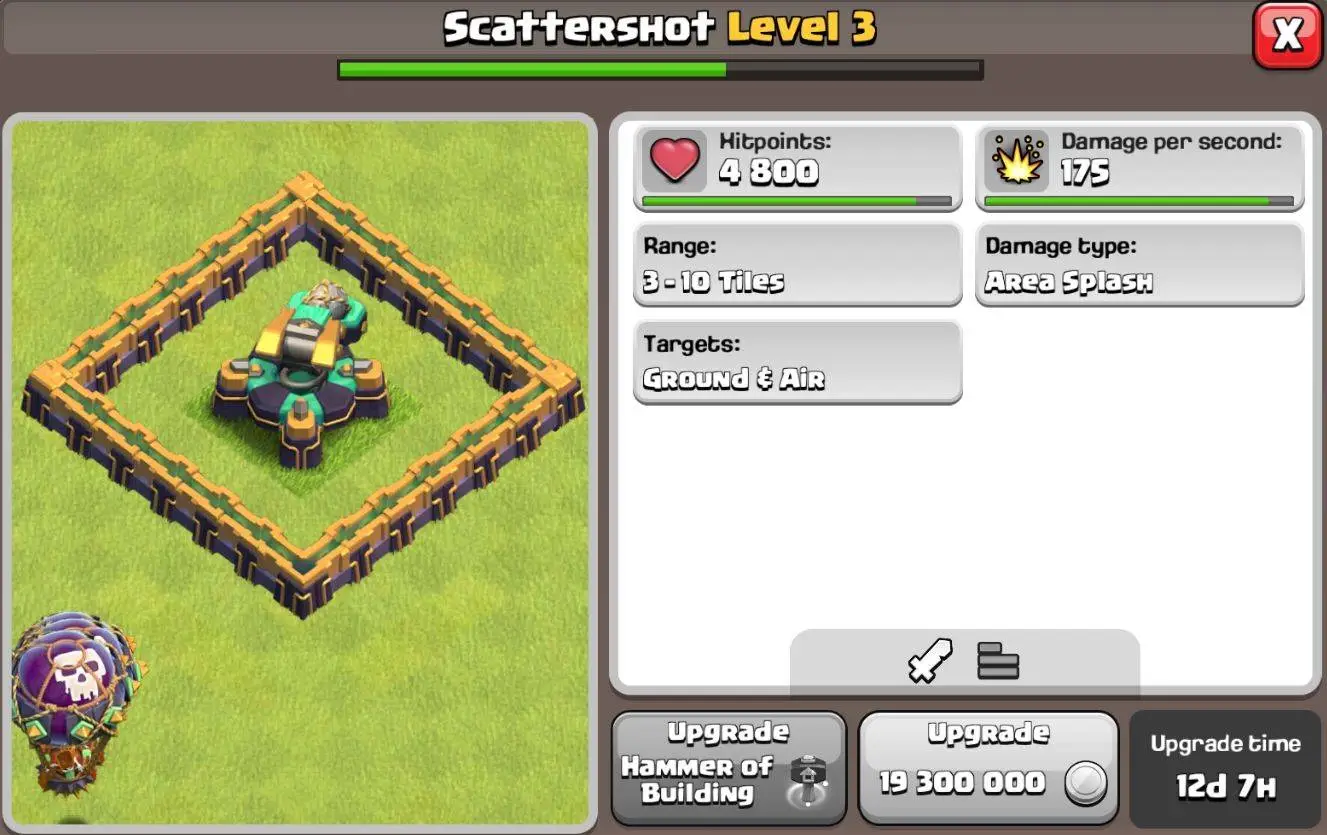This screenshot has height=835, width=1327.
Task: Click the Damage per second progress bar
Action: click(1139, 201)
